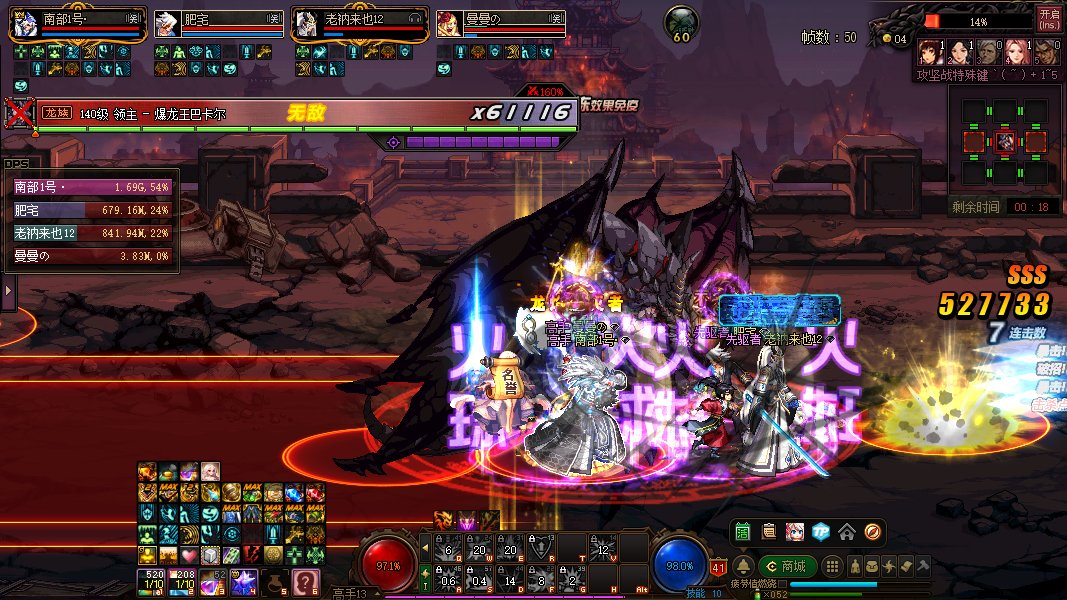Screen dimensions: 1067x600
Task: Activate the skill bound to key V
Action: 602,546
